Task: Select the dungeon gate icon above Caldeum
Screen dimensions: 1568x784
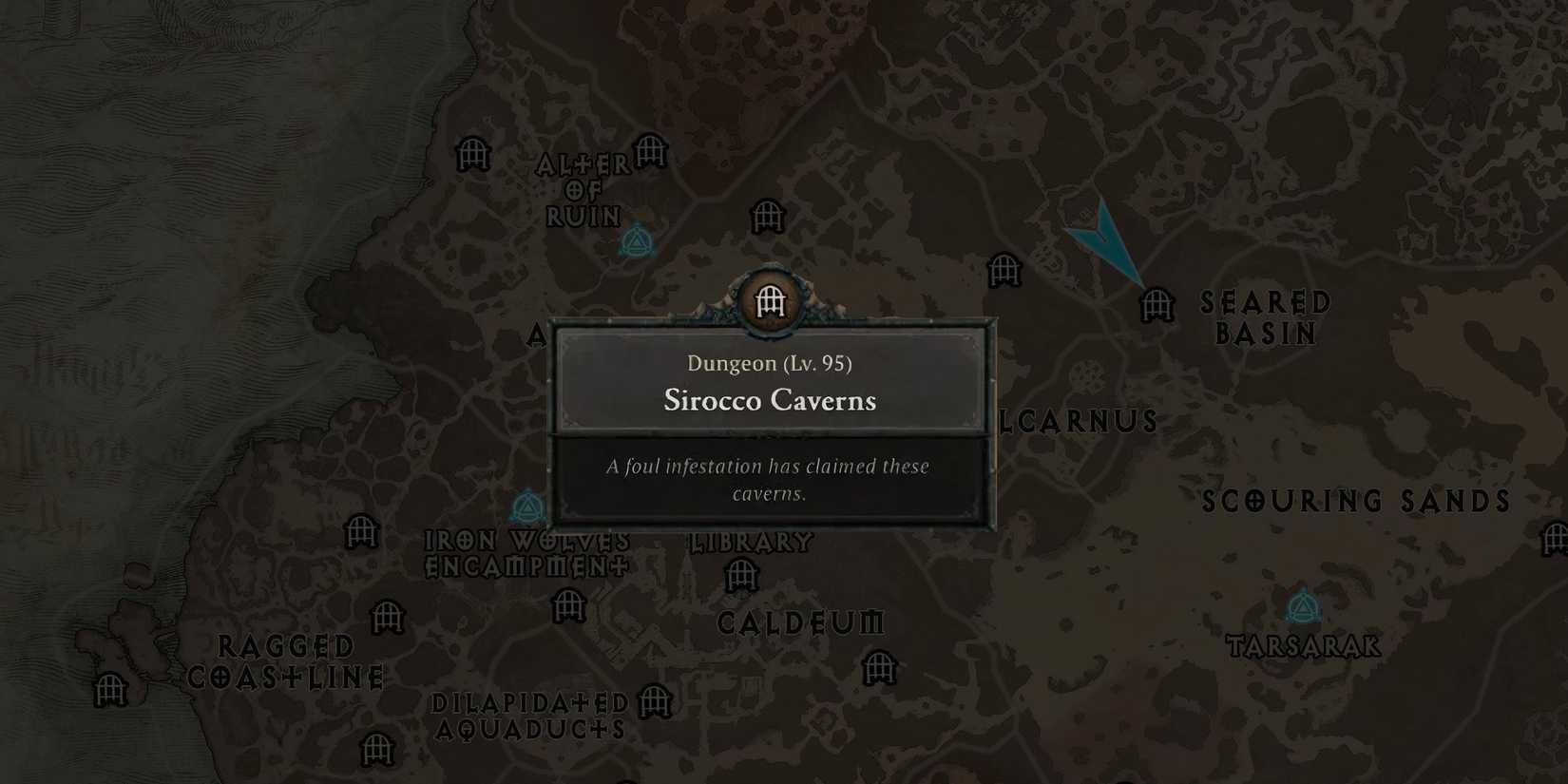Action: (739, 574)
